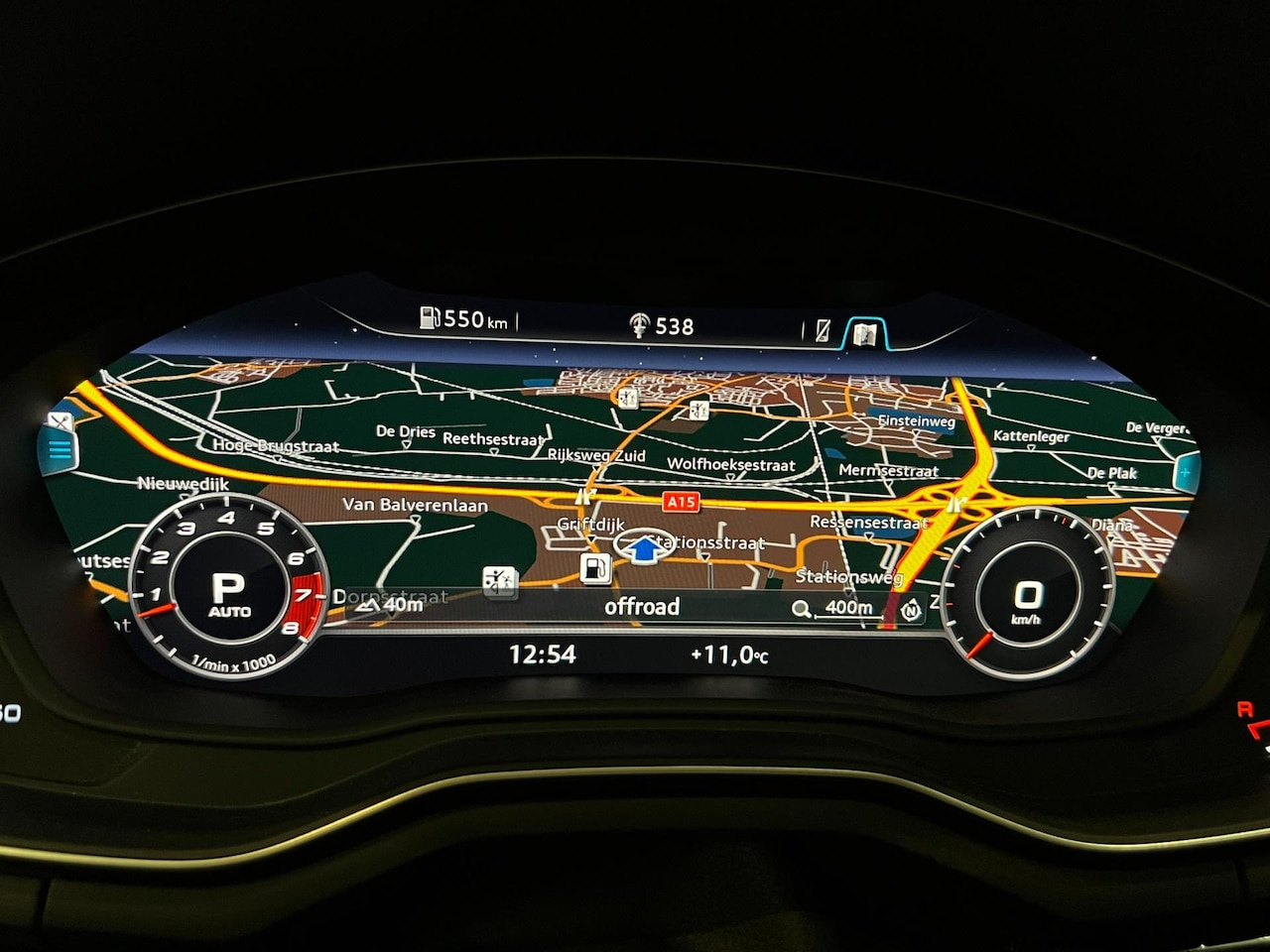Screen dimensions: 1270x952
Task: Select the blue vehicle position arrow
Action: pos(645,546)
